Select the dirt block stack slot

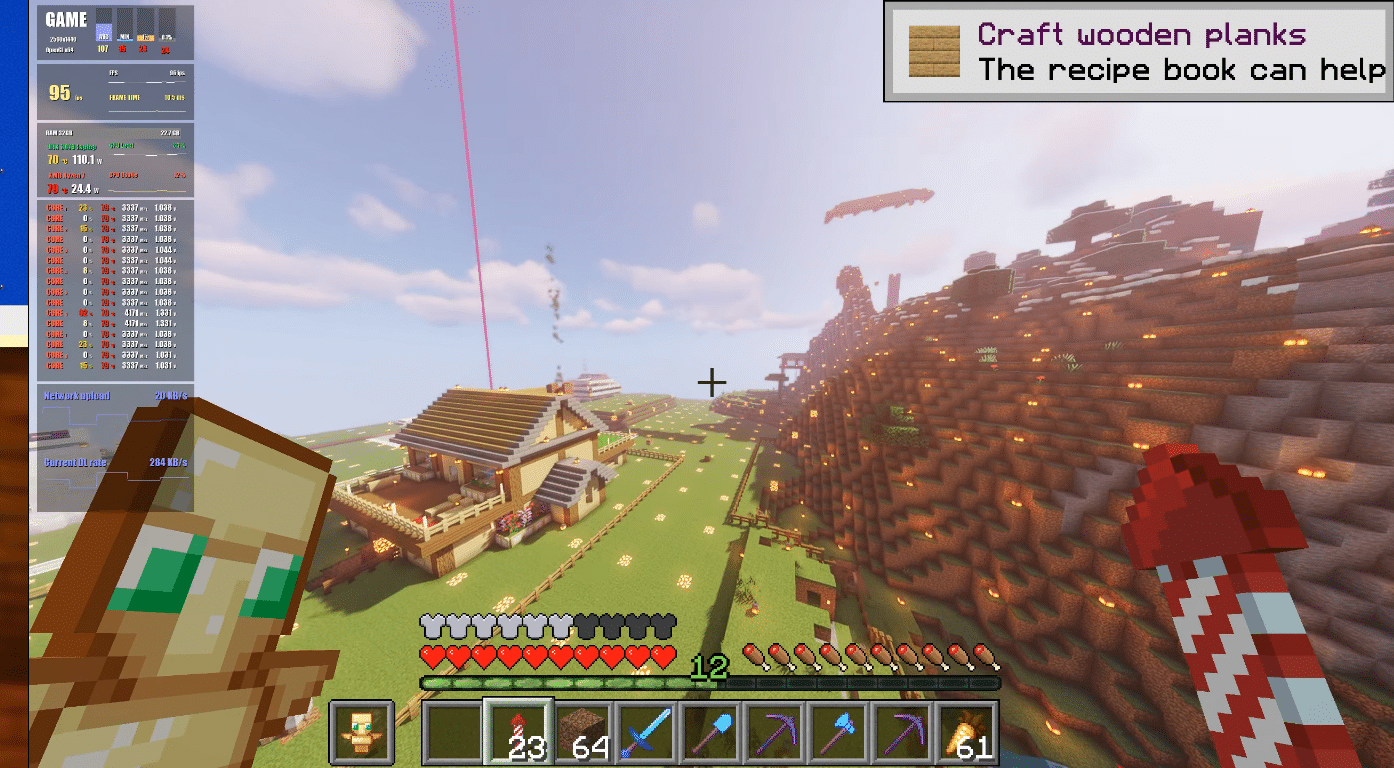[583, 732]
